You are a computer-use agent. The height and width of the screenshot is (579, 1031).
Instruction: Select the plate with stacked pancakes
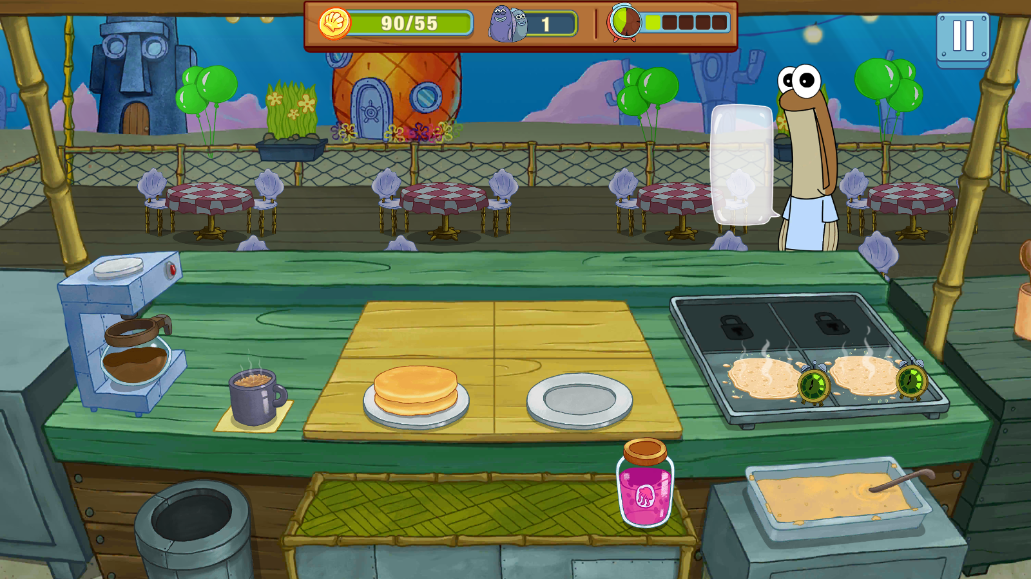coord(416,392)
